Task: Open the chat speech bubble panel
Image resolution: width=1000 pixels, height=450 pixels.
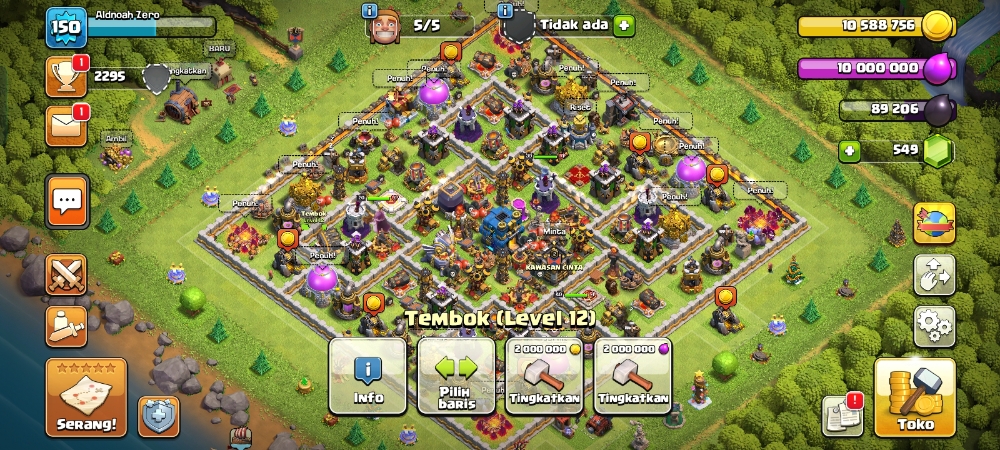Action: [67, 201]
